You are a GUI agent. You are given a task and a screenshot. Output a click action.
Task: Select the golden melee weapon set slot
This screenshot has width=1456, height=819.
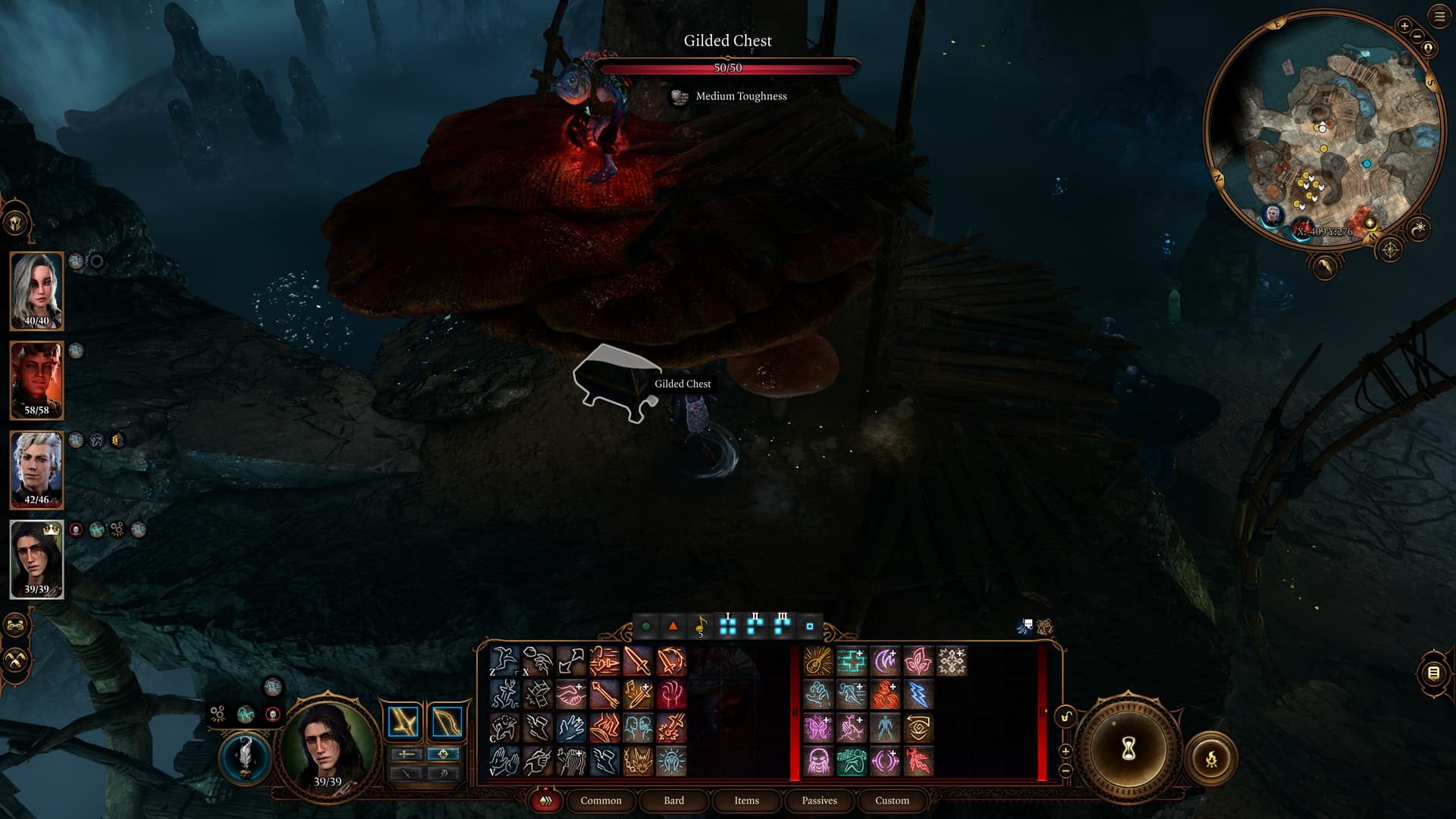[x=403, y=722]
